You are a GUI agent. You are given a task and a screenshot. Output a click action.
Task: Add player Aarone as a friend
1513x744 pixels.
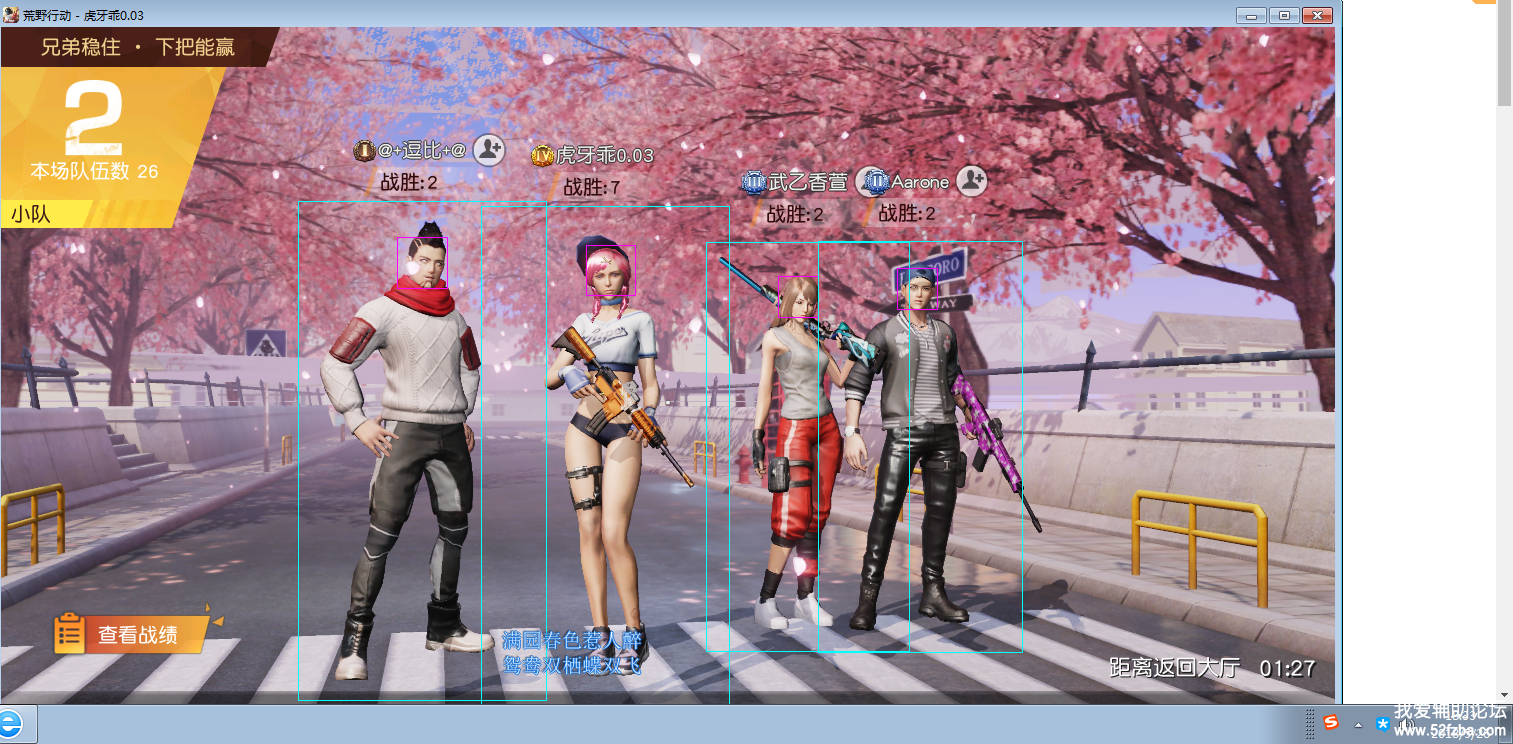(971, 181)
